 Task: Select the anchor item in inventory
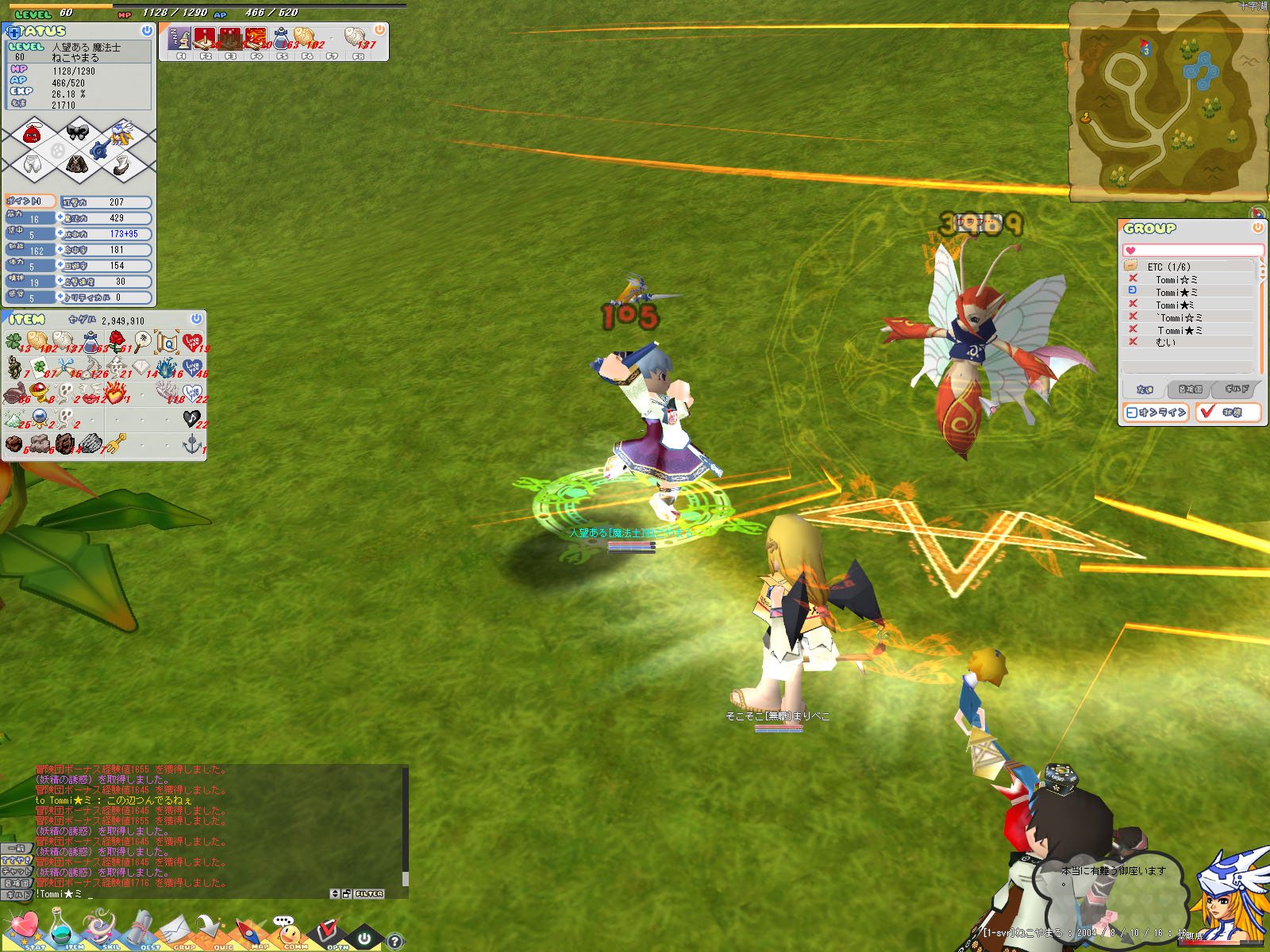point(192,443)
